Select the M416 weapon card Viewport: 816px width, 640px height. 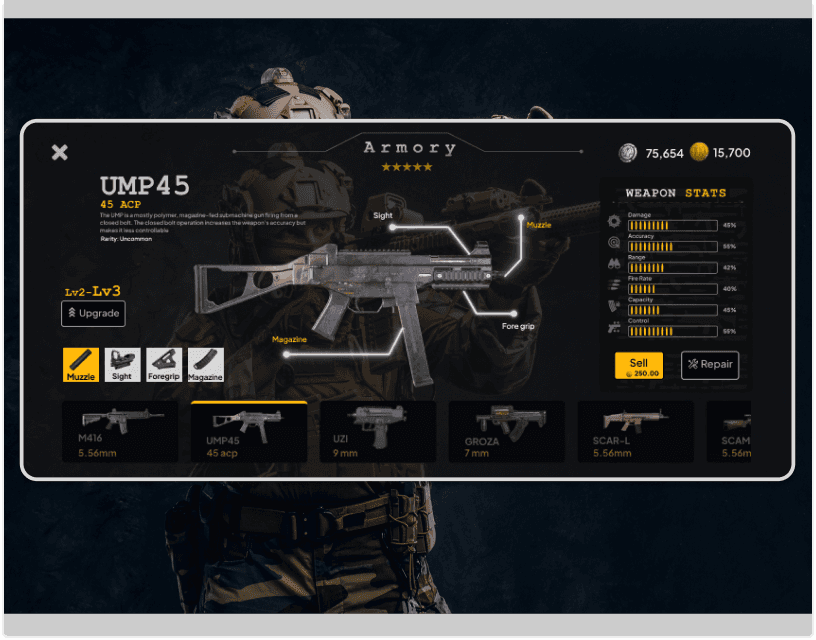point(120,432)
